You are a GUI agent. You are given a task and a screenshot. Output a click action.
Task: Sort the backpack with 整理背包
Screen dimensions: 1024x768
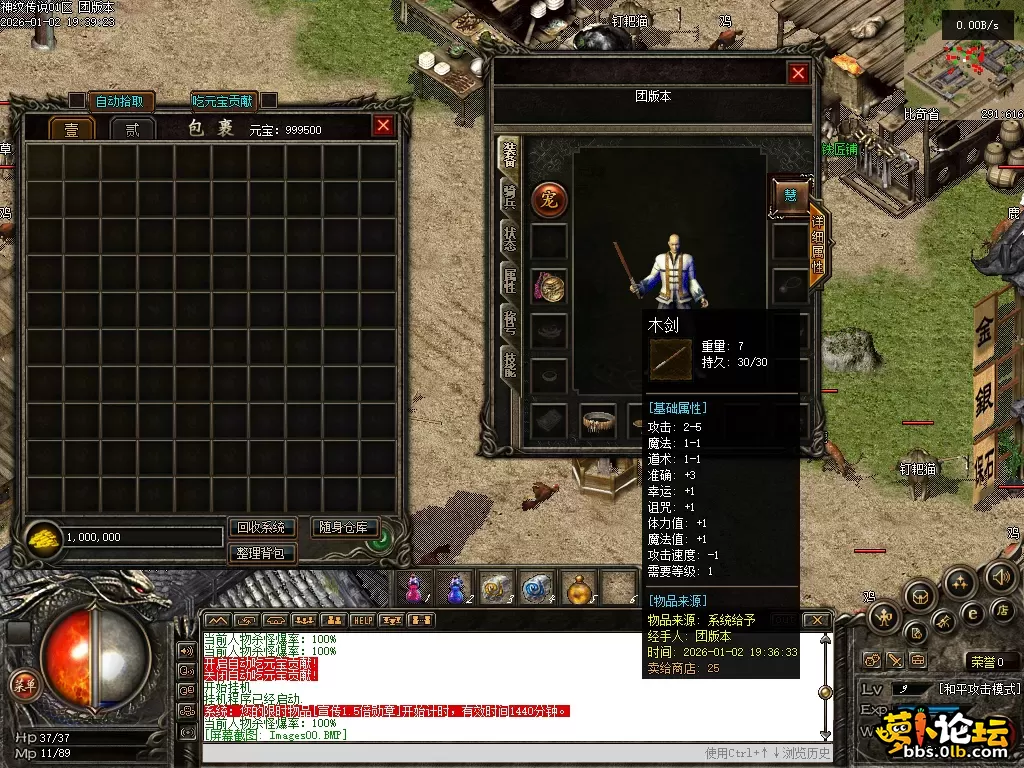[x=262, y=553]
